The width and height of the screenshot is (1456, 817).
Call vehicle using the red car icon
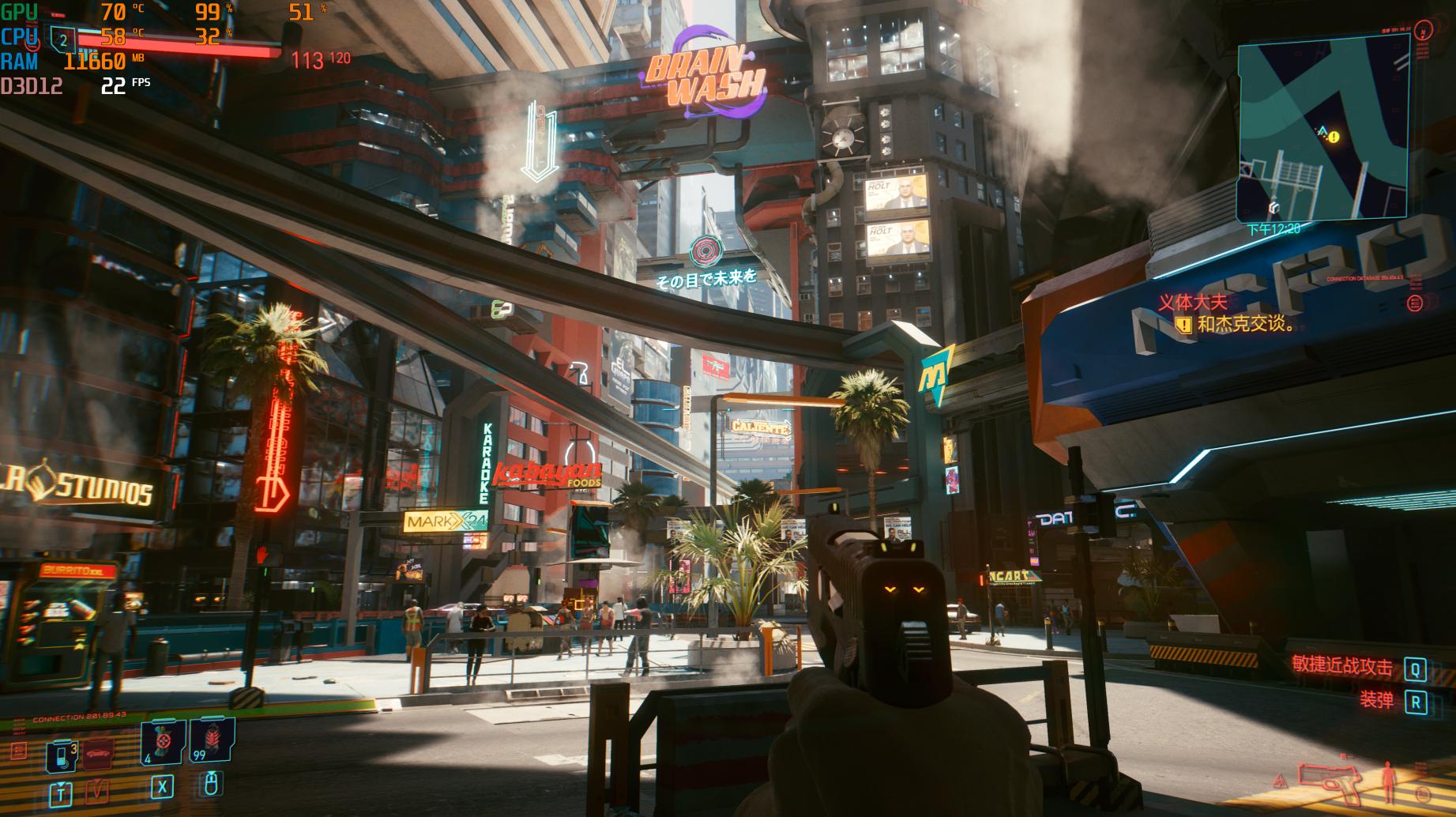point(99,754)
